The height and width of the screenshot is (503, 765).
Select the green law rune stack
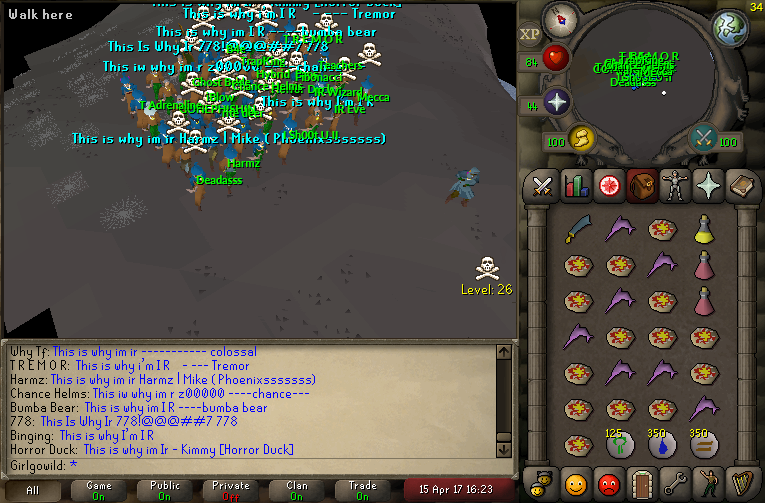619,446
